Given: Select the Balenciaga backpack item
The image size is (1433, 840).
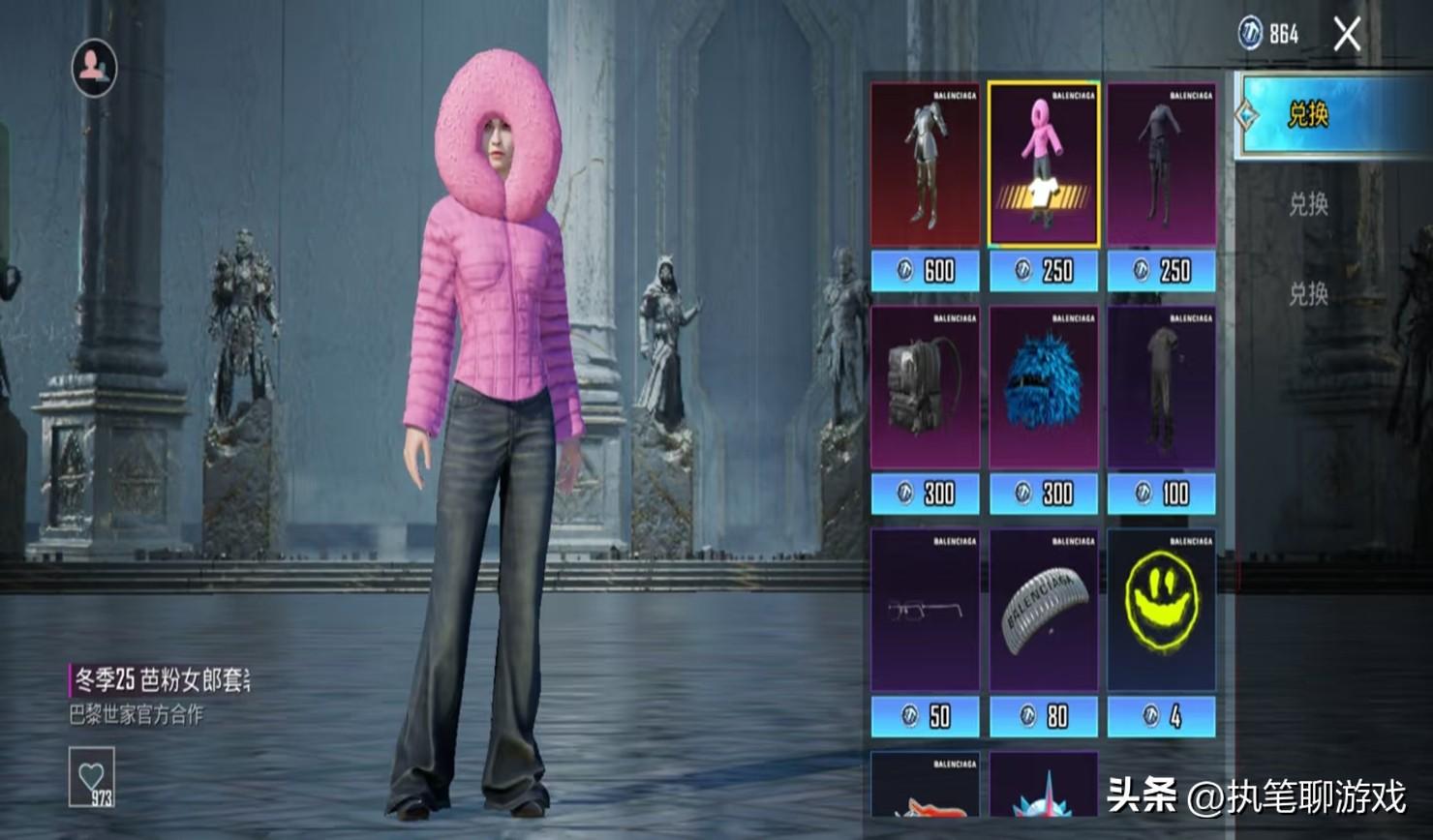Looking at the screenshot, I should pos(925,389).
